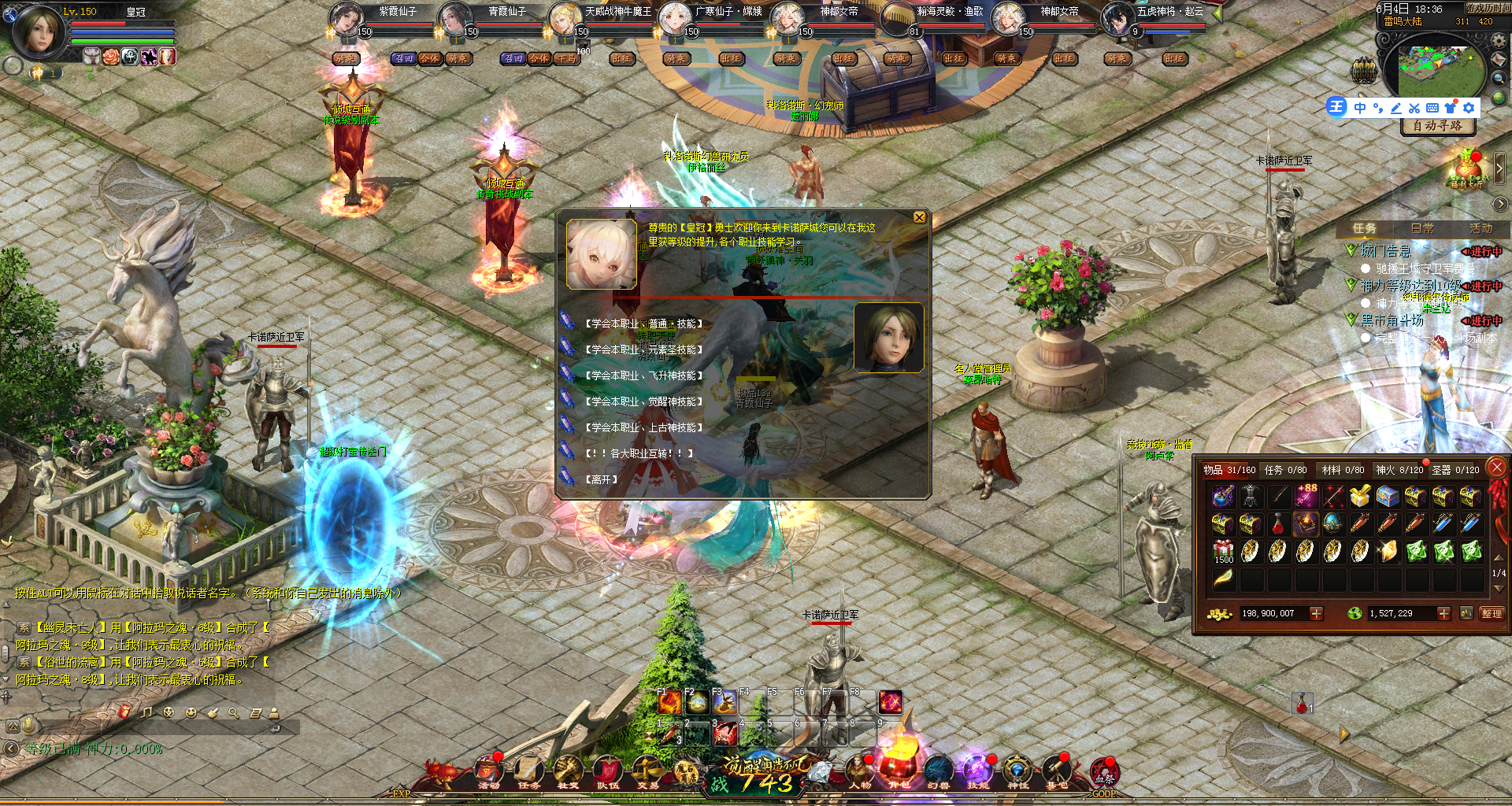
Task: Click the 整理 sort inventory button
Action: (x=1492, y=613)
